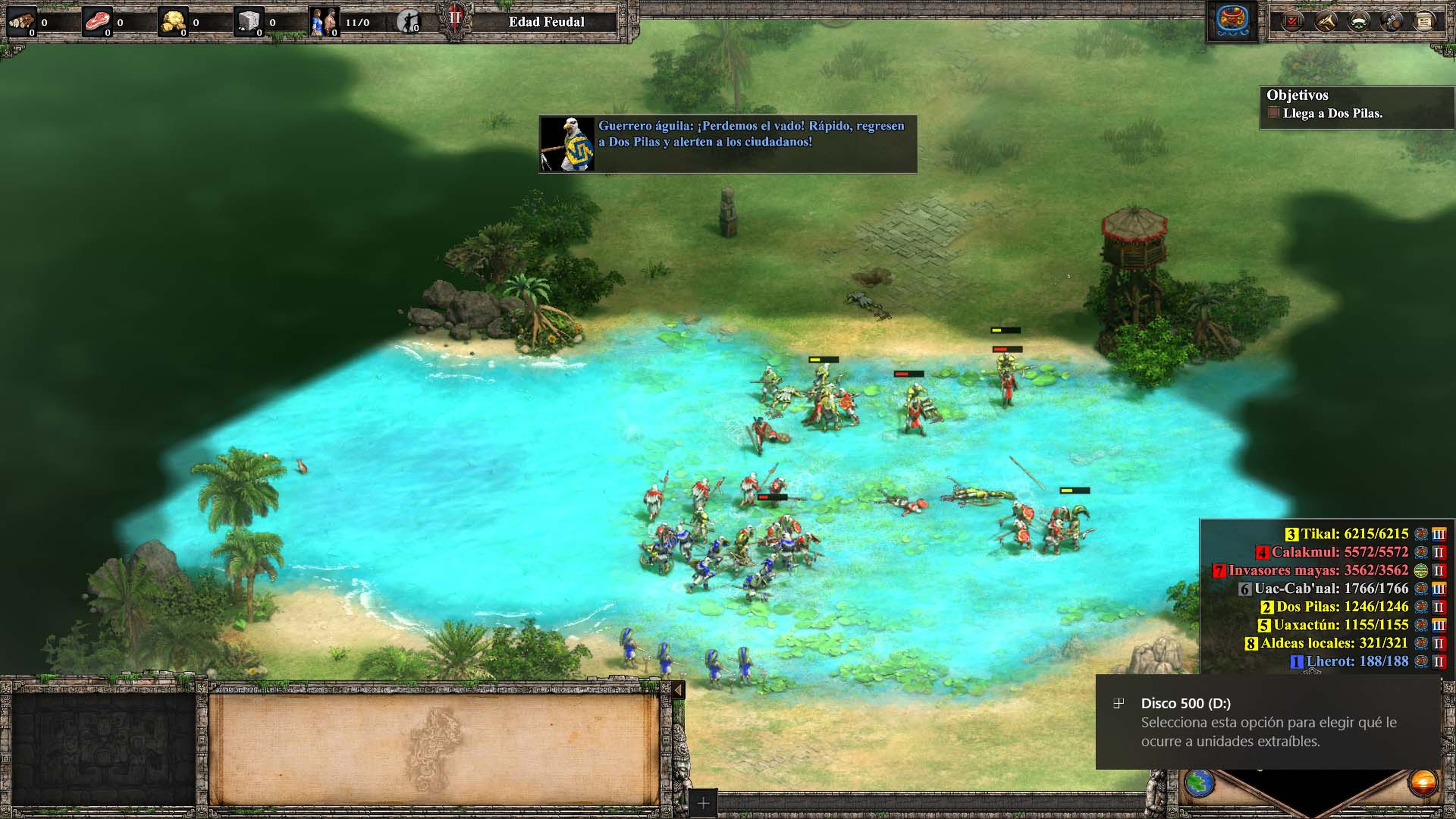The height and width of the screenshot is (819, 1456).
Task: Collapse the command panel arrow button
Action: tap(678, 690)
